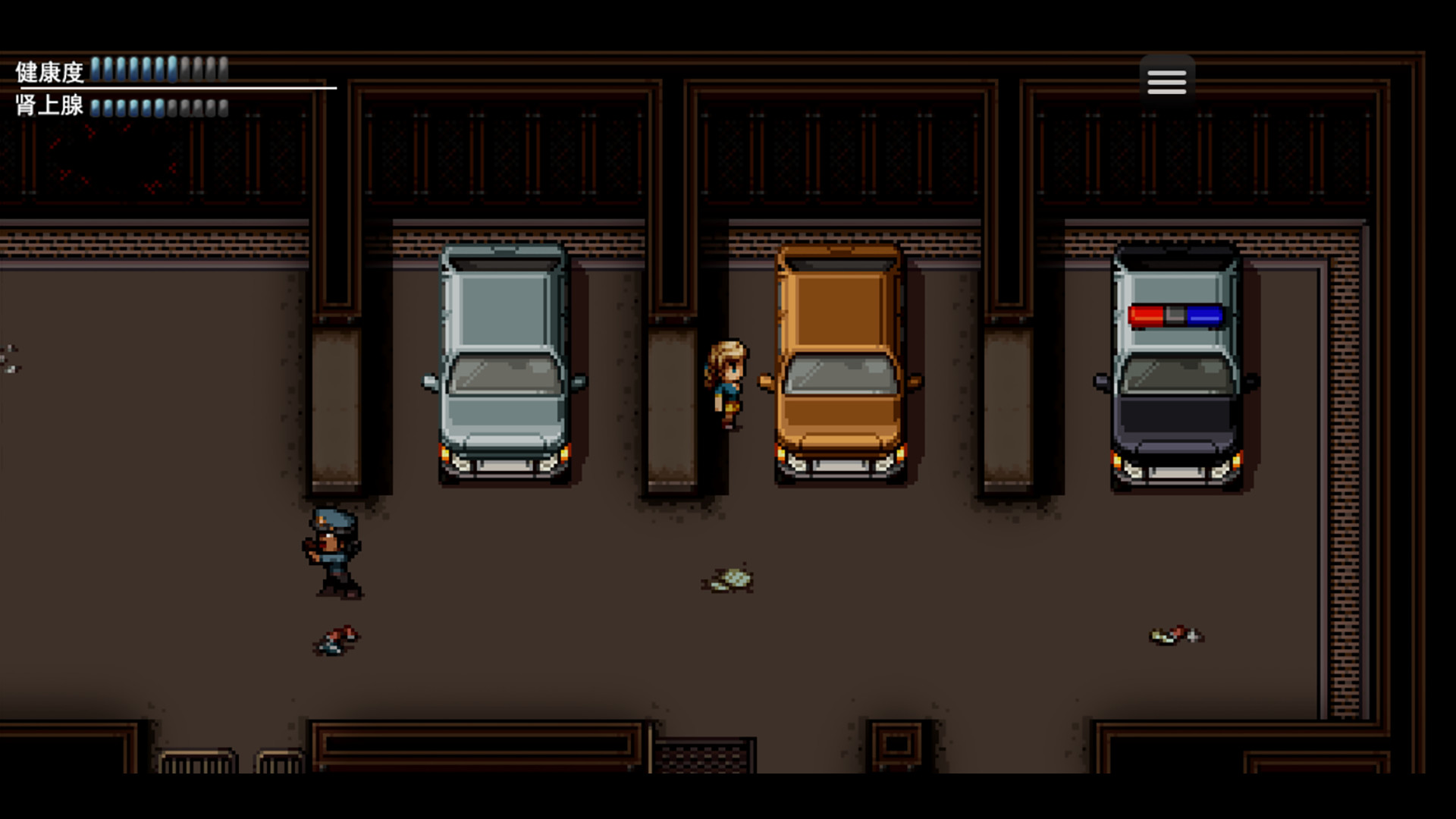This screenshot has width=1456, height=819.
Task: Click the adrenaline gauge segments
Action: (155, 108)
